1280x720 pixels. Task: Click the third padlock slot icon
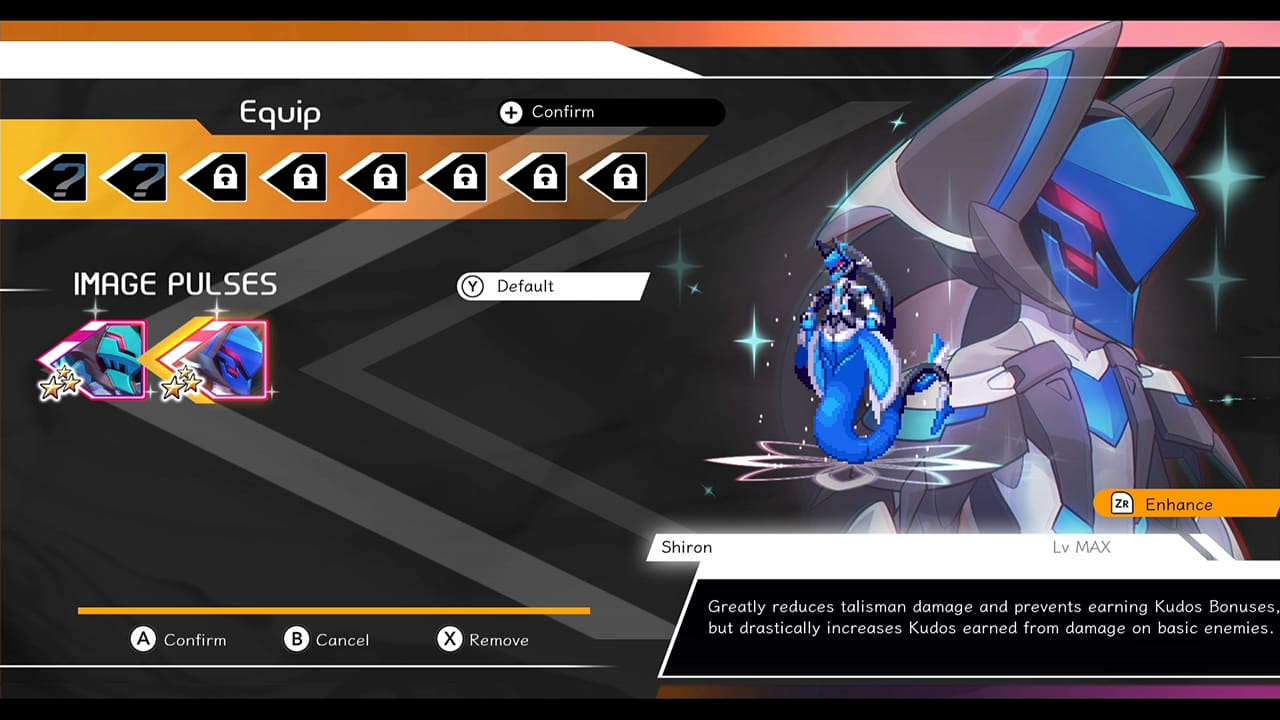[372, 176]
